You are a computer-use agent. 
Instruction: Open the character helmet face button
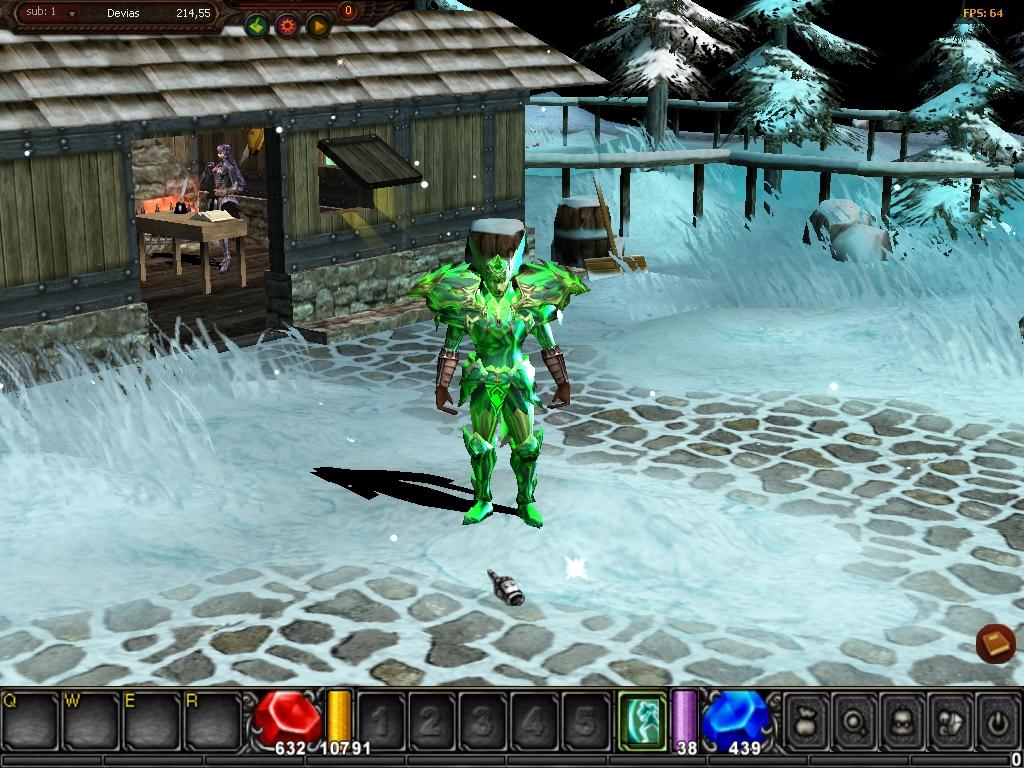(903, 720)
